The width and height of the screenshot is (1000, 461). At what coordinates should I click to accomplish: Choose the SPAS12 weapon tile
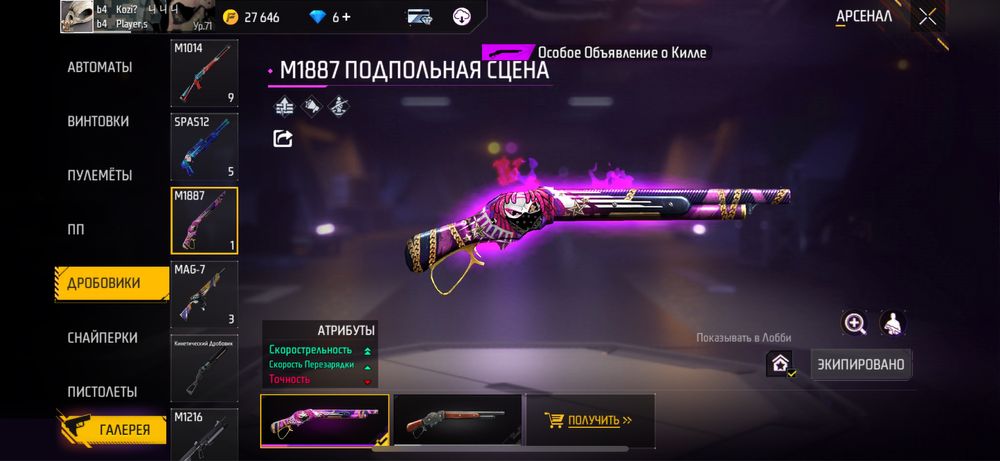coord(204,146)
